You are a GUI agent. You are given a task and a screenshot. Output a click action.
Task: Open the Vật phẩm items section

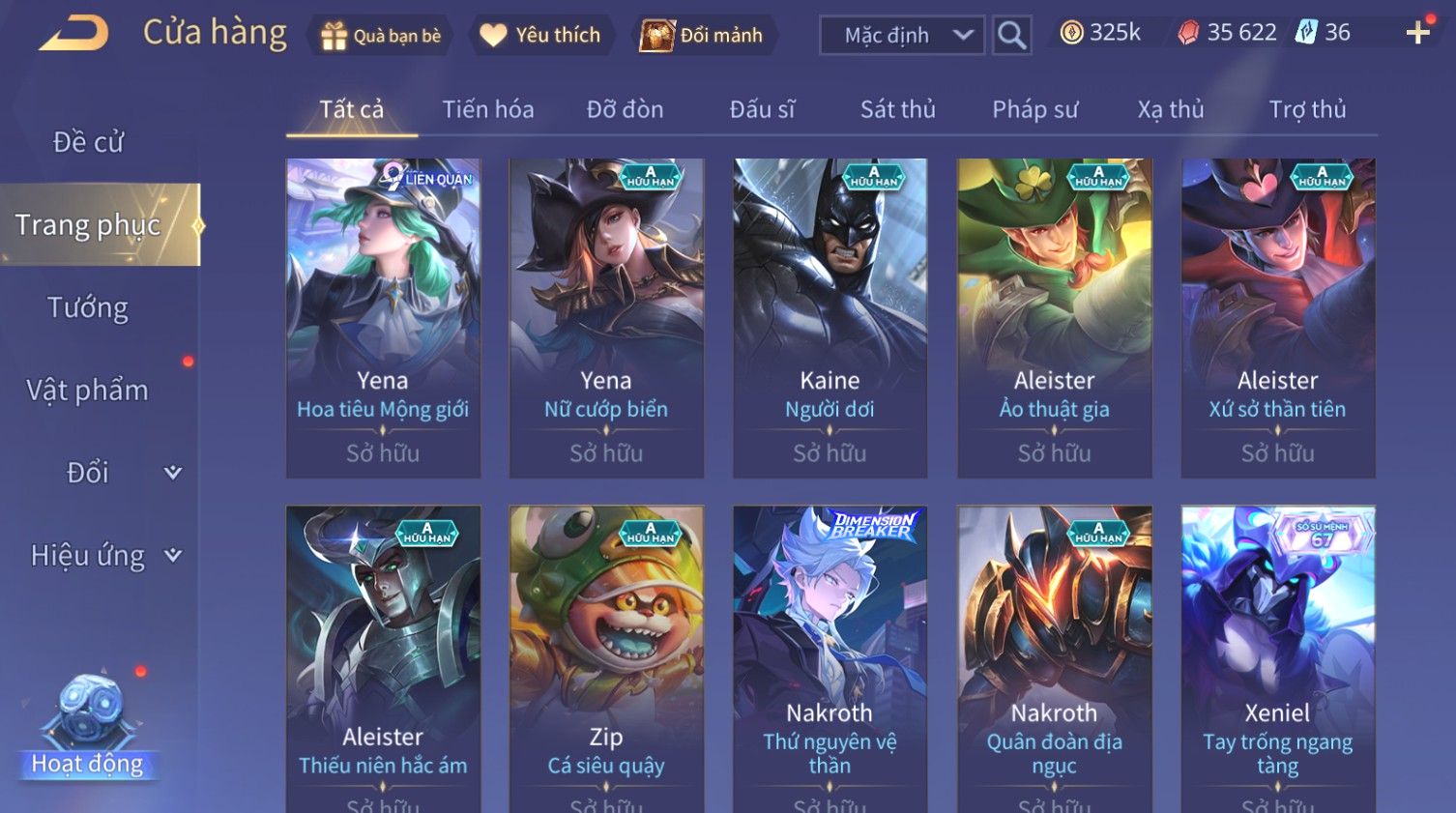tap(88, 390)
